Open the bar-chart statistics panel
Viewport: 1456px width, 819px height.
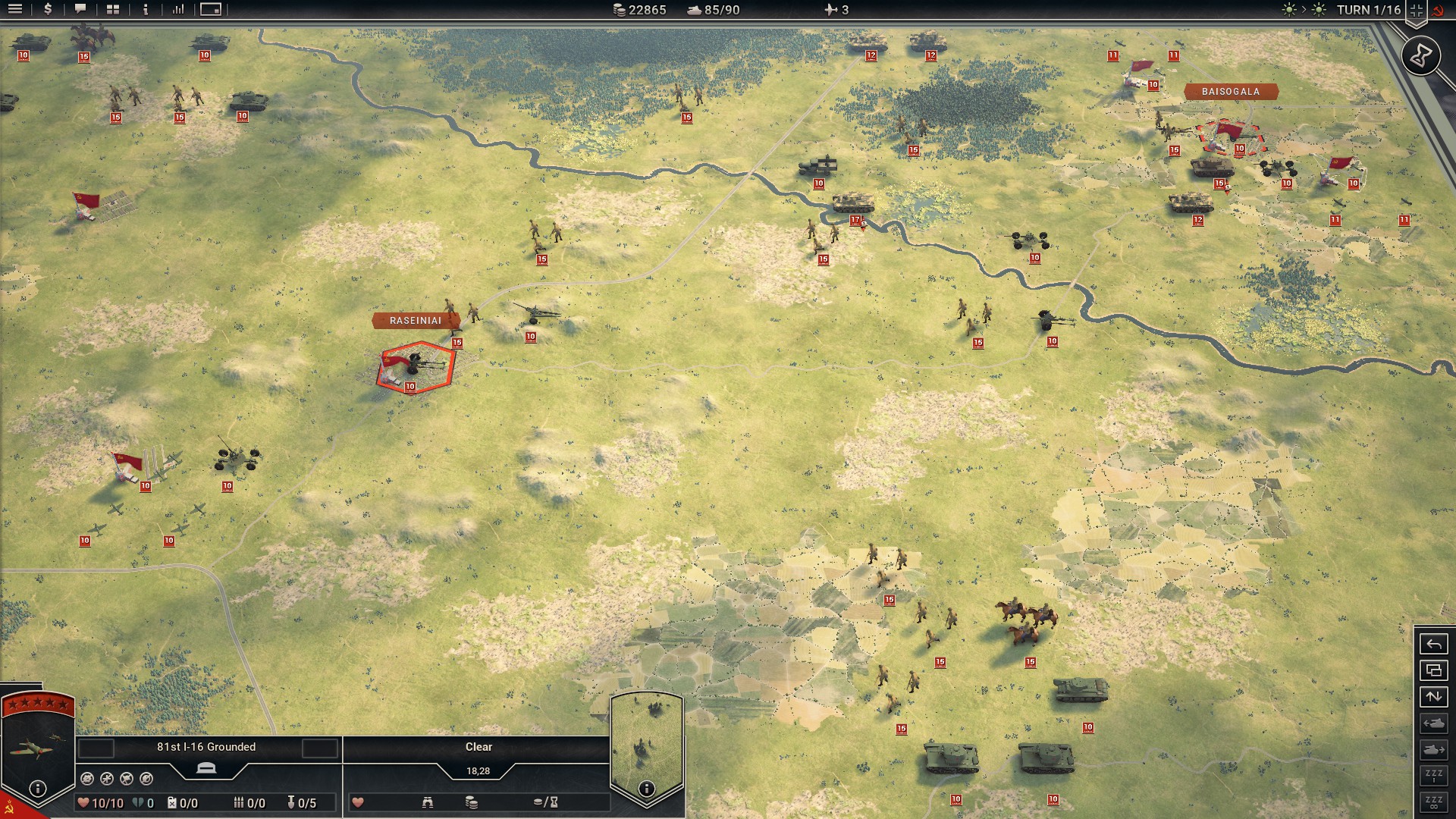coord(178,10)
